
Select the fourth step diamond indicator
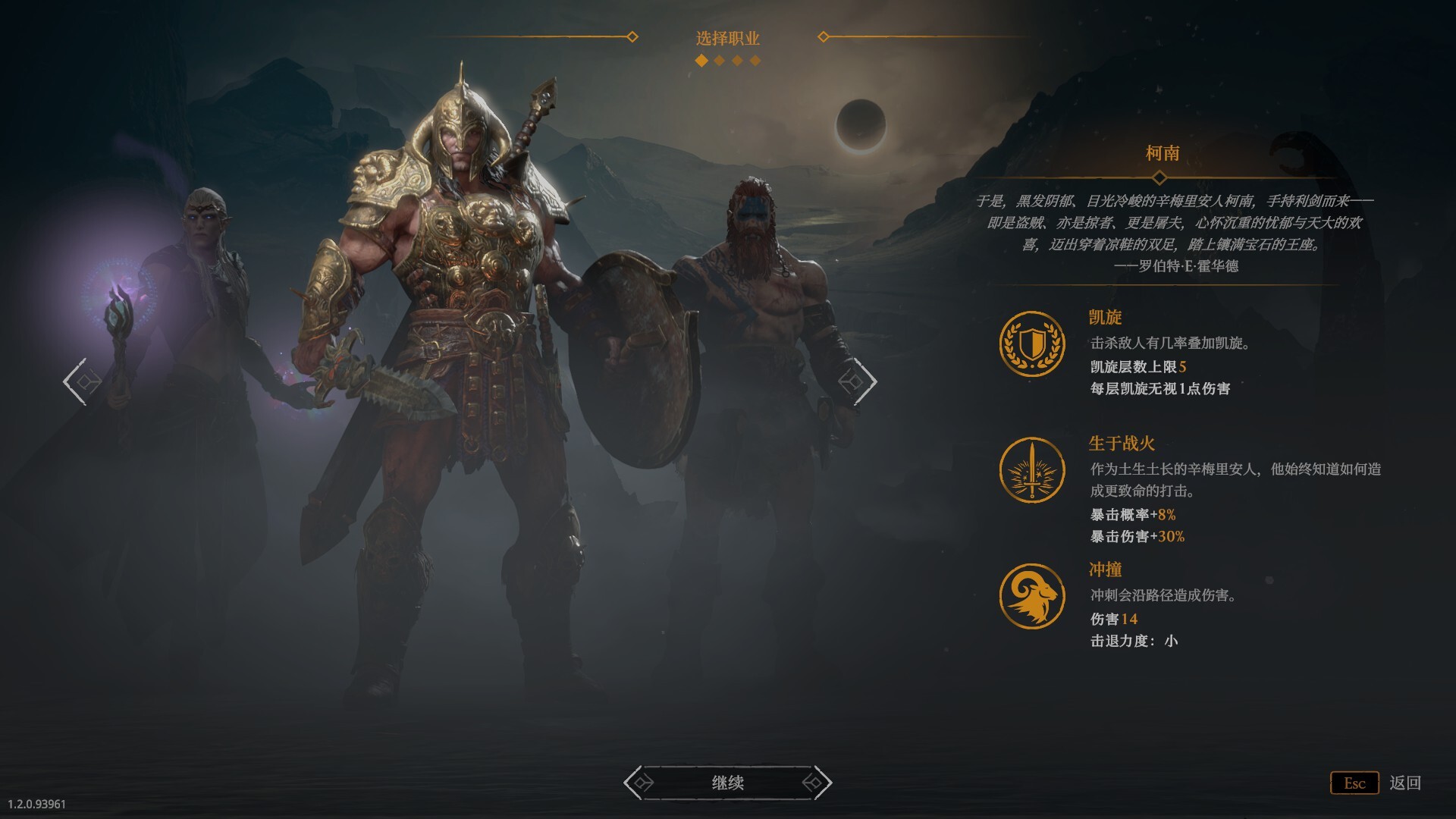[753, 59]
